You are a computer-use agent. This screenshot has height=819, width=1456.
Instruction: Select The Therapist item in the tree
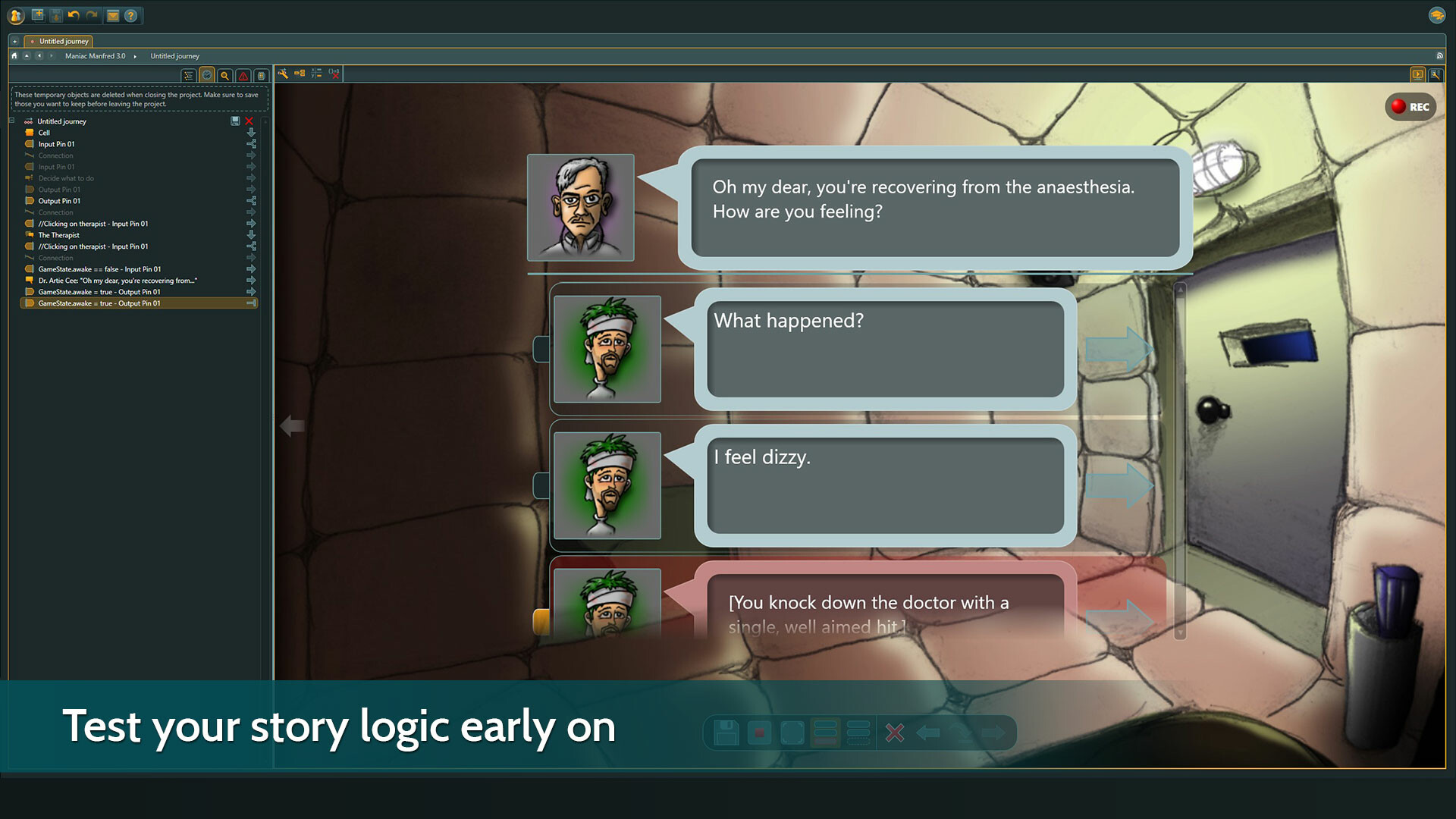coord(58,235)
